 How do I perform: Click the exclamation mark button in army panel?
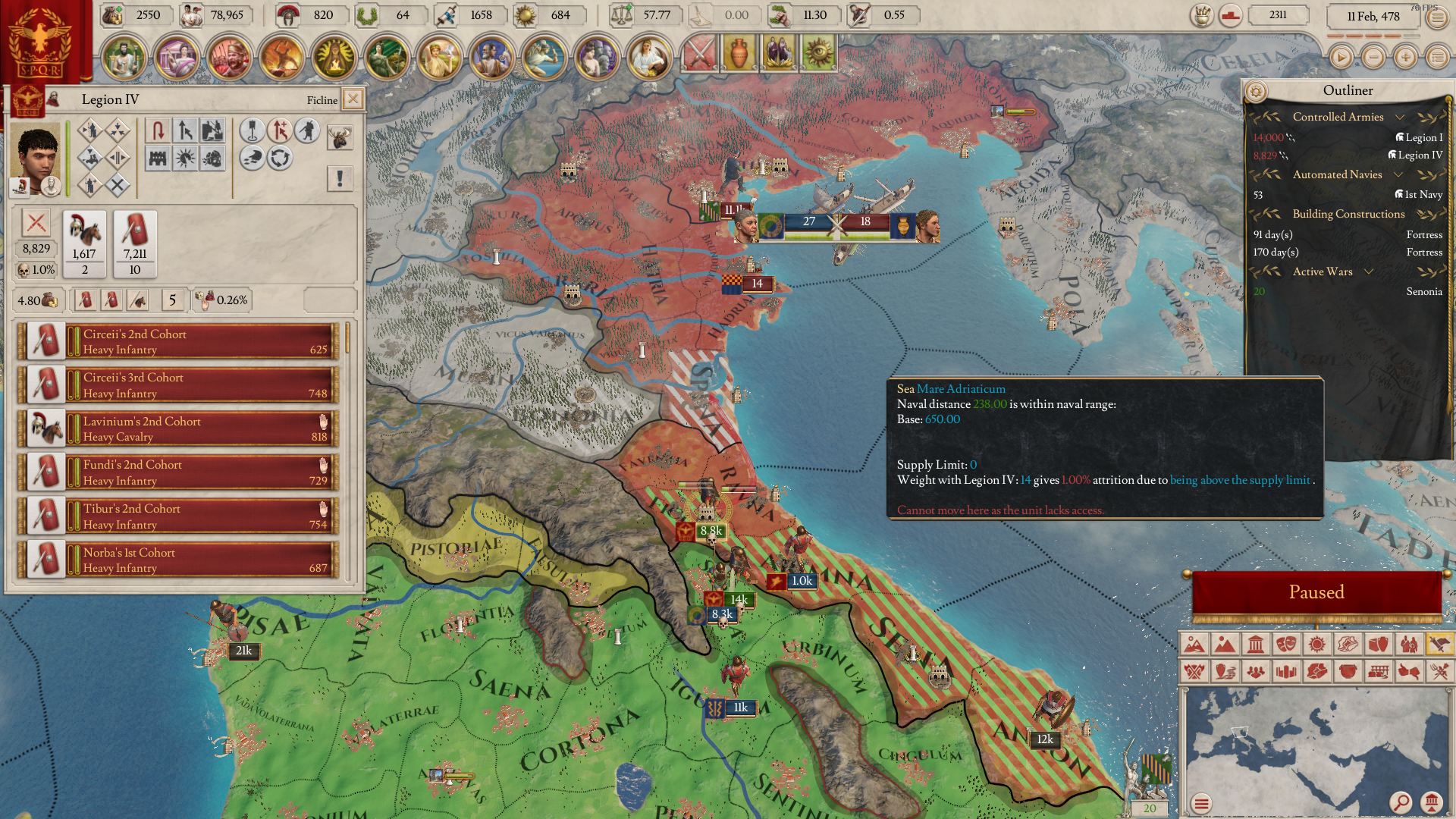(x=340, y=178)
